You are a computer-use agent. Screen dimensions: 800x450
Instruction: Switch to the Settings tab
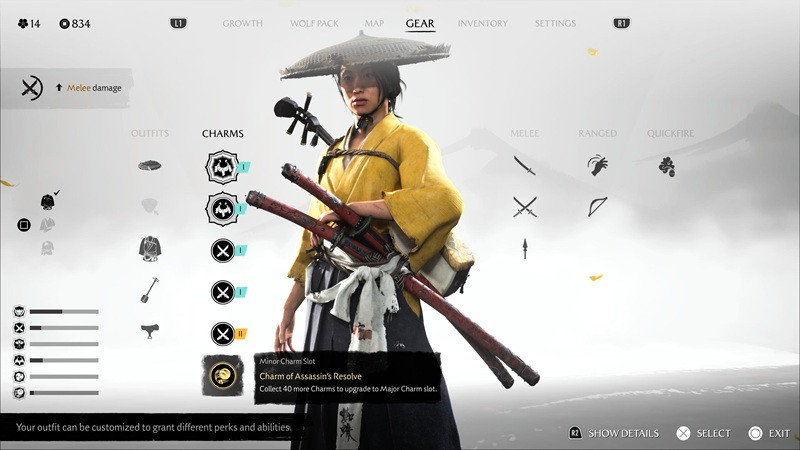point(555,23)
